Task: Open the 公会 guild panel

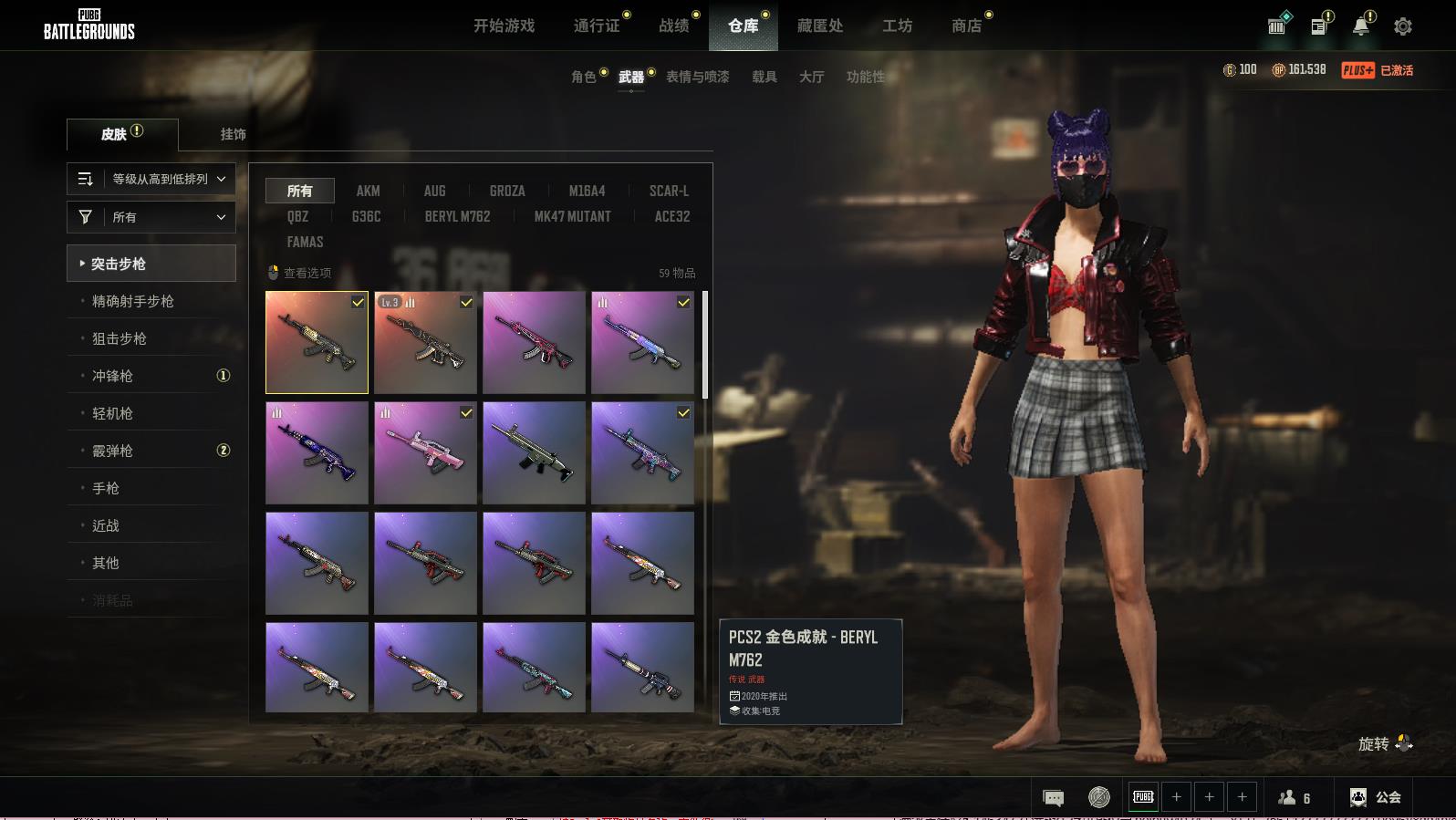Action: [1376, 797]
